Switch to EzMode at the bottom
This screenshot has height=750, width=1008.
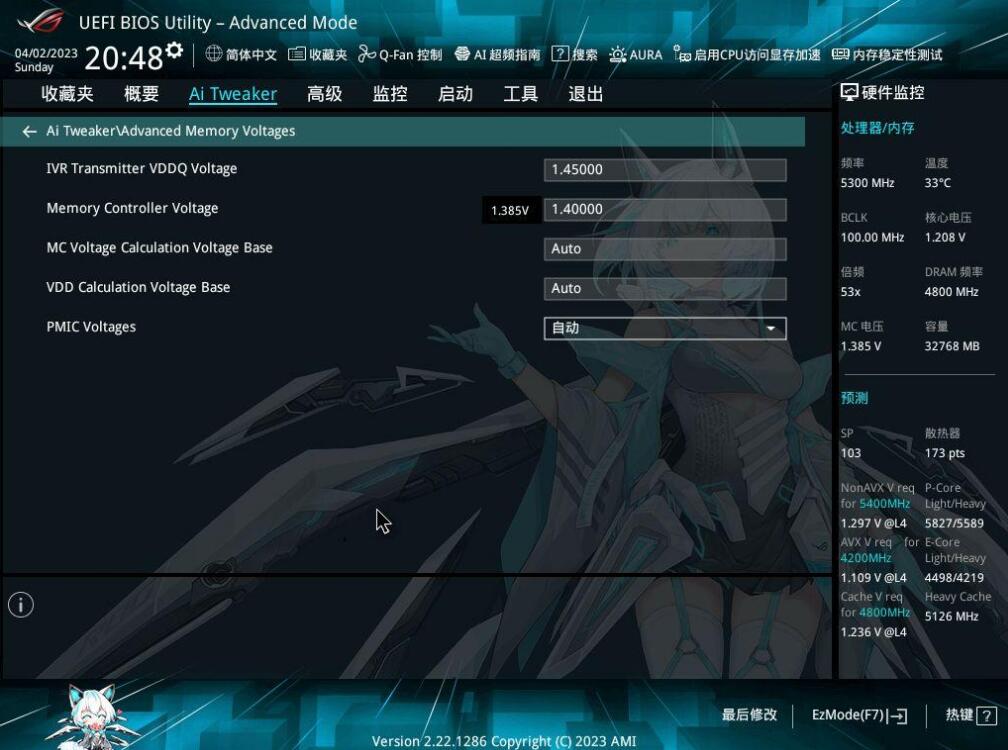point(859,715)
